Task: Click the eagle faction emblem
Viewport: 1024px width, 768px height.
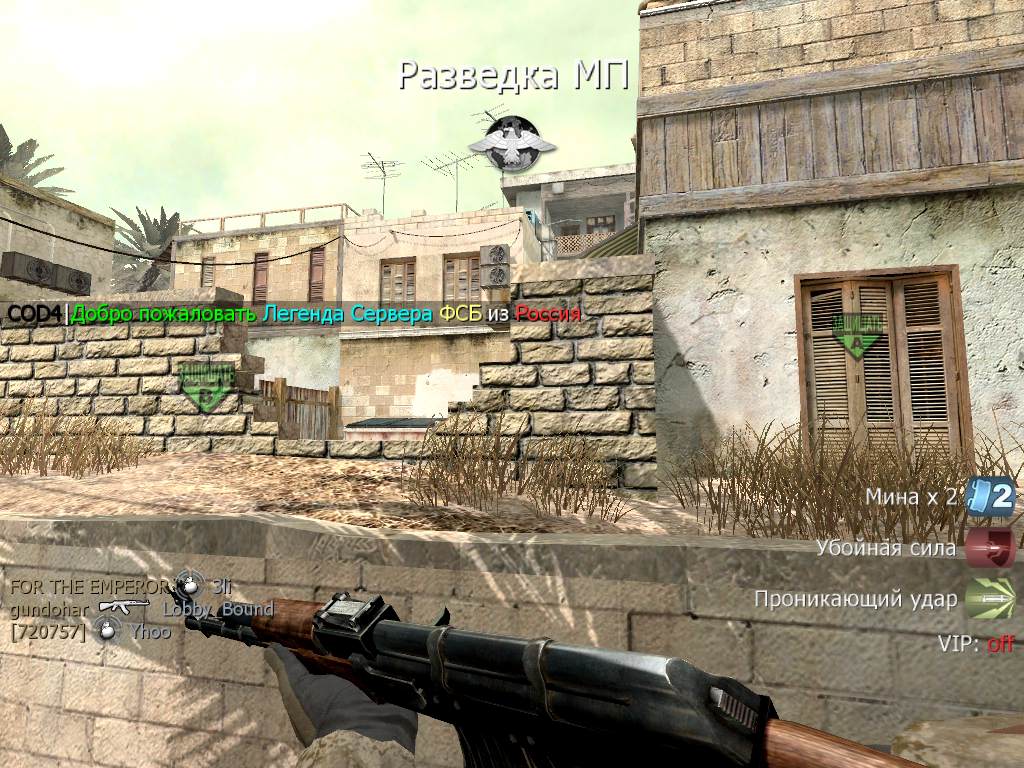Action: point(505,143)
